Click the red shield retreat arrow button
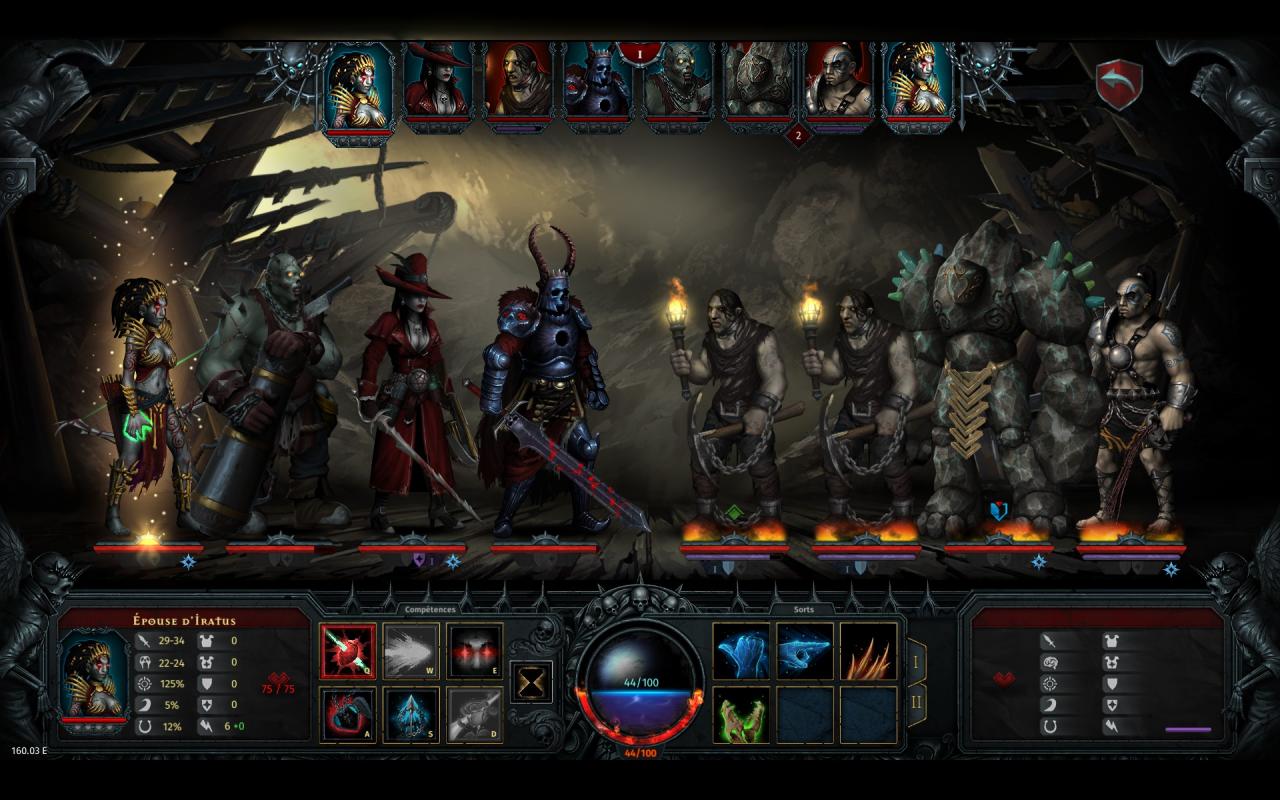The width and height of the screenshot is (1280, 800). [x=1119, y=84]
